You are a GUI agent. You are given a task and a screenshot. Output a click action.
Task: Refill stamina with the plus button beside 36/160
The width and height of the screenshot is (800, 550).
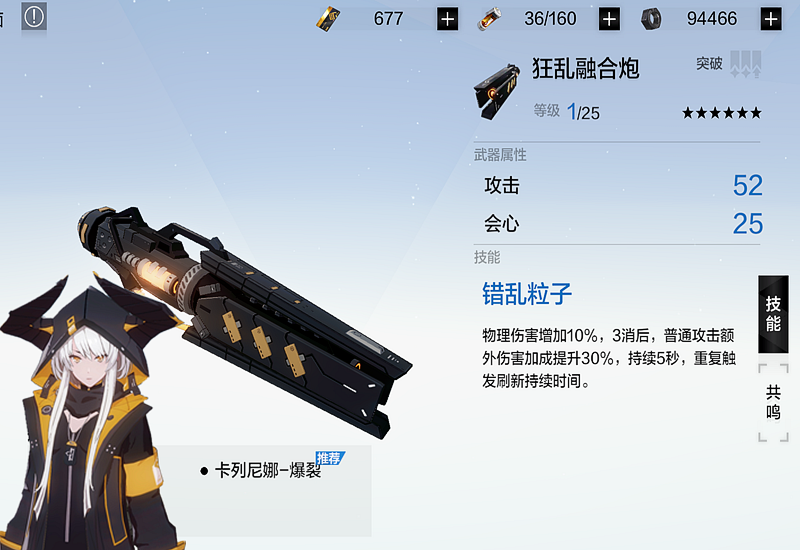click(609, 18)
